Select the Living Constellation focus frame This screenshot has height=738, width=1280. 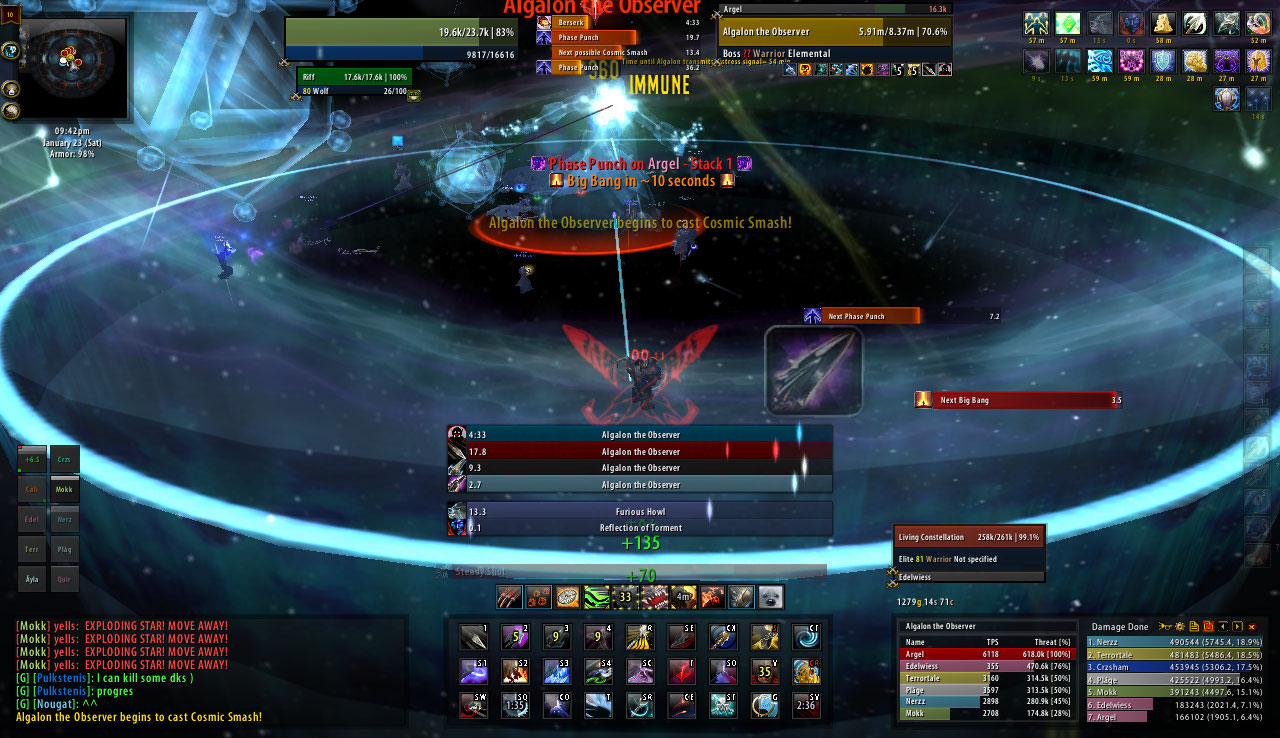[968, 538]
